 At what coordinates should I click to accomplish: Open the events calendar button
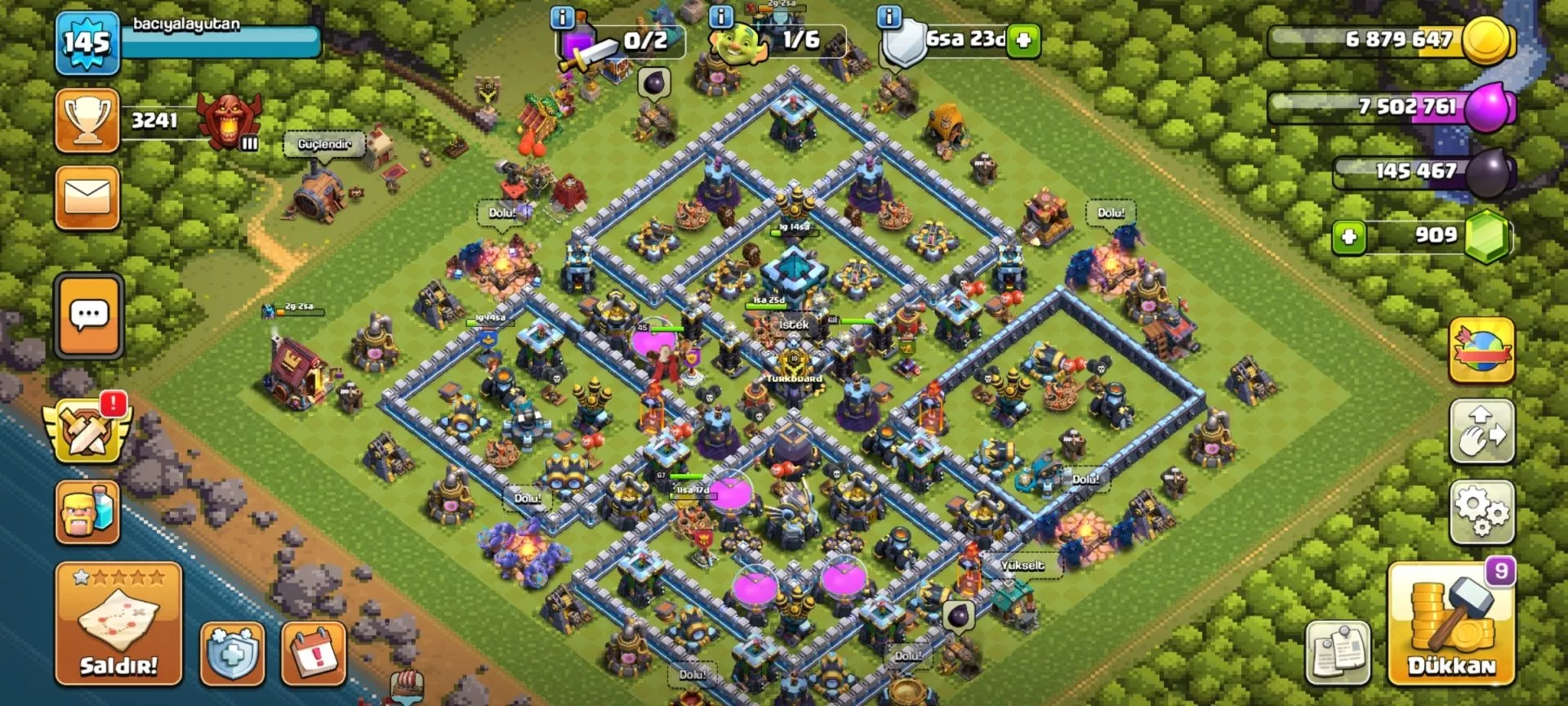click(314, 654)
